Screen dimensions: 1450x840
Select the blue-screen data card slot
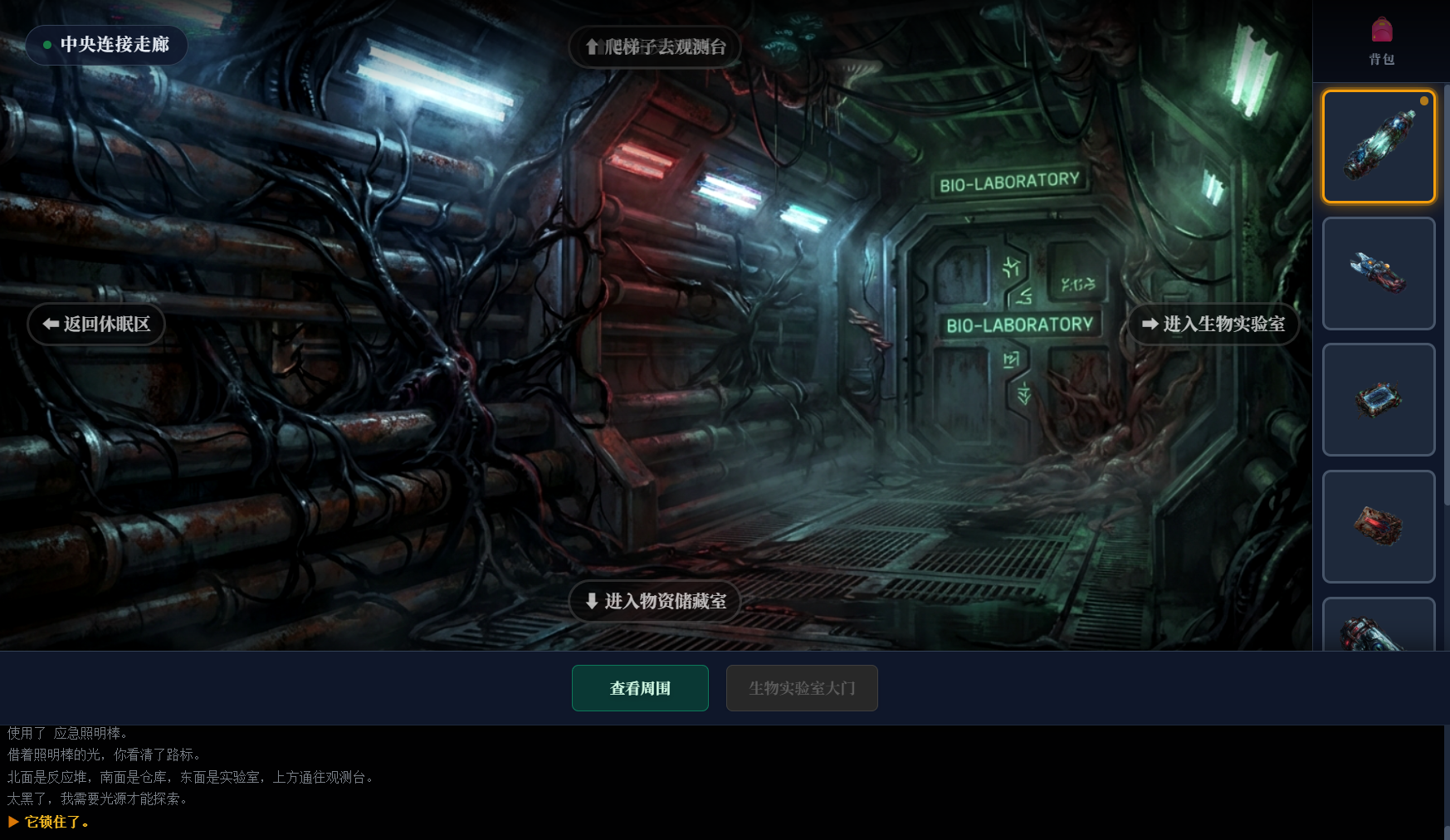tap(1379, 399)
